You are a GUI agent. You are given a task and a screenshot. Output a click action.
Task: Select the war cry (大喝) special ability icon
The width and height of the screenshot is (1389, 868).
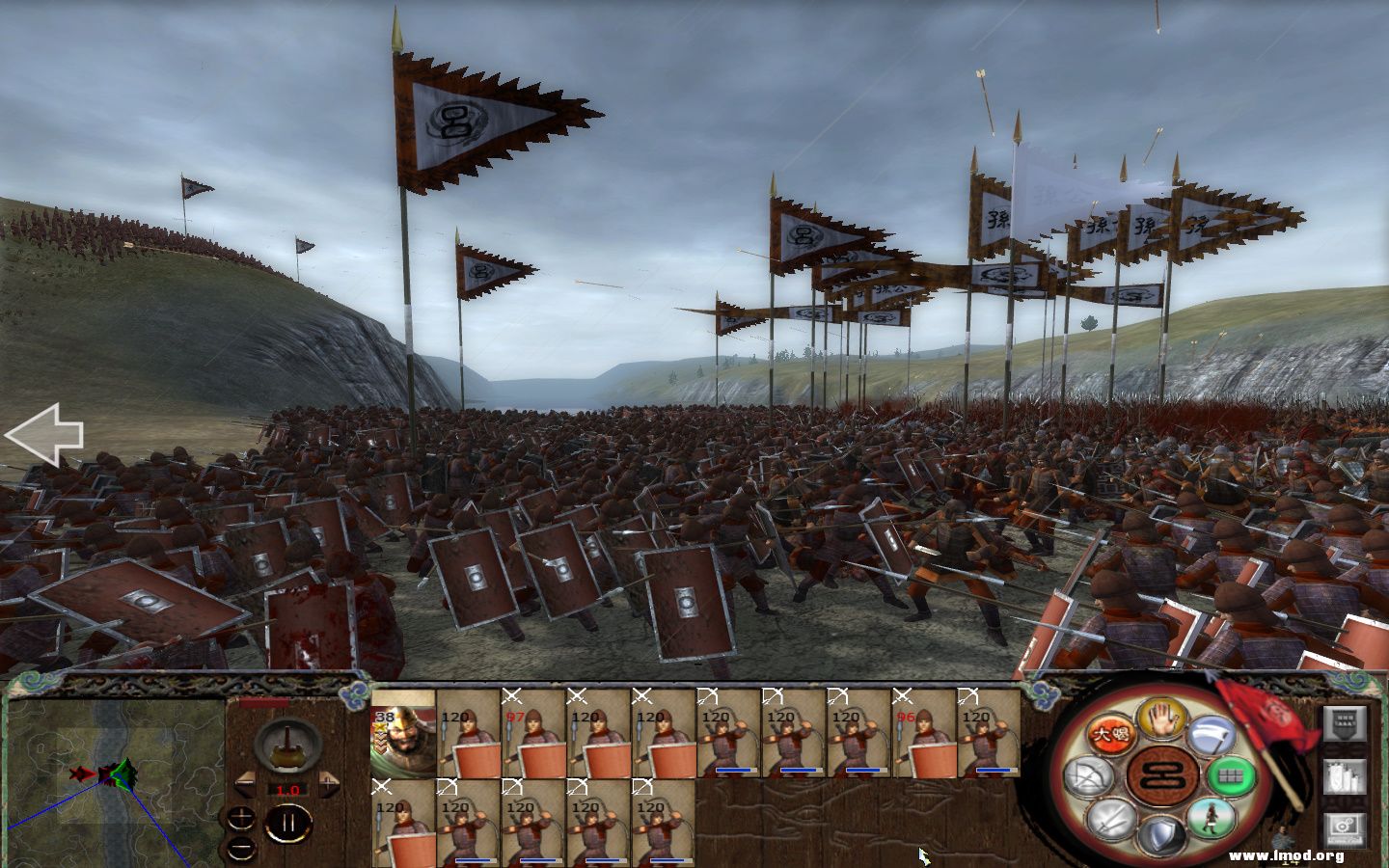(1111, 733)
